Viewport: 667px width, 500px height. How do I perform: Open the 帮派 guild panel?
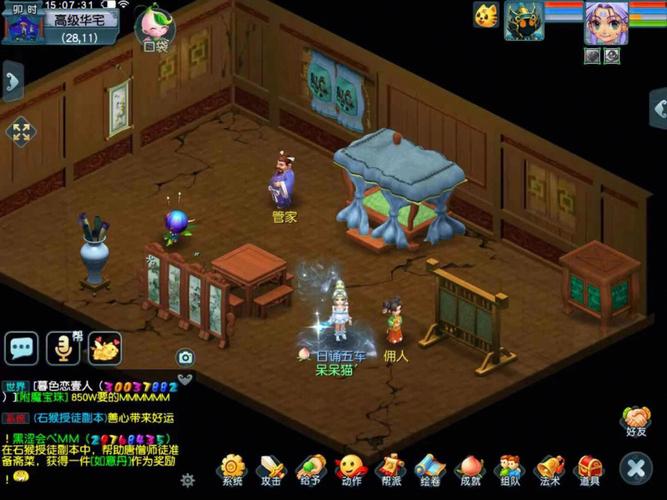tap(391, 468)
